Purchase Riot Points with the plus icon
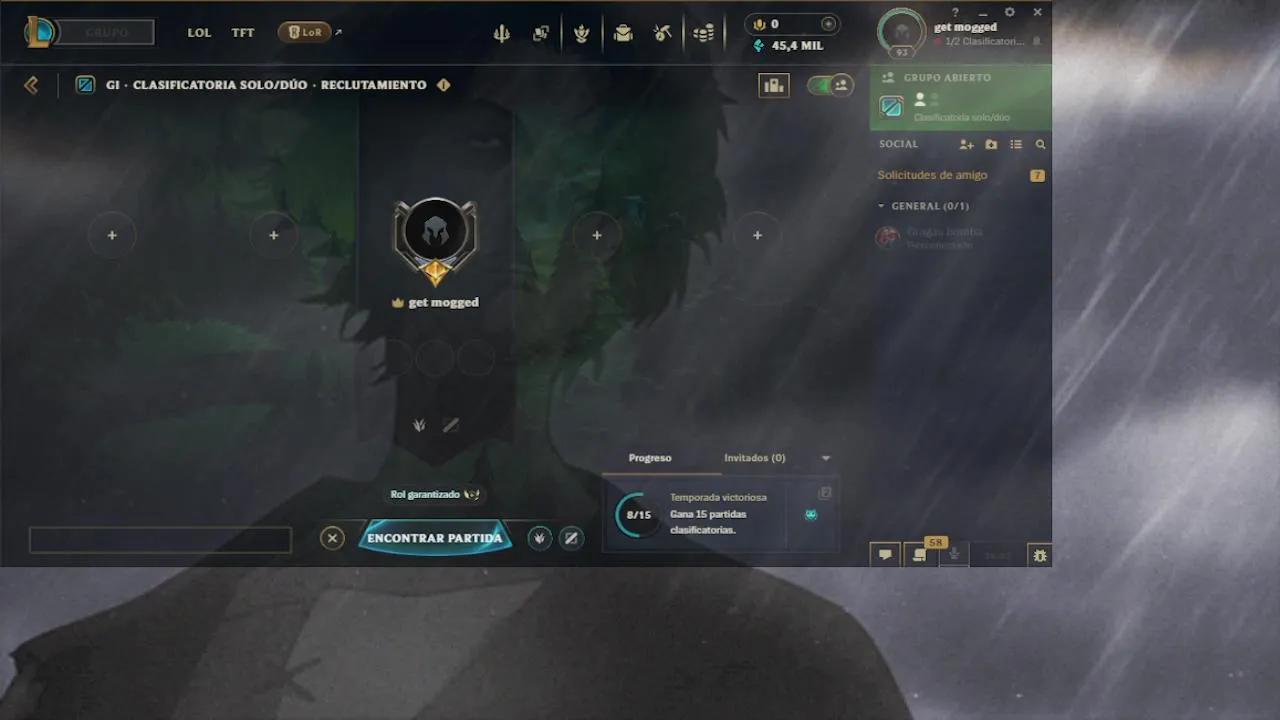1280x720 pixels. point(829,23)
